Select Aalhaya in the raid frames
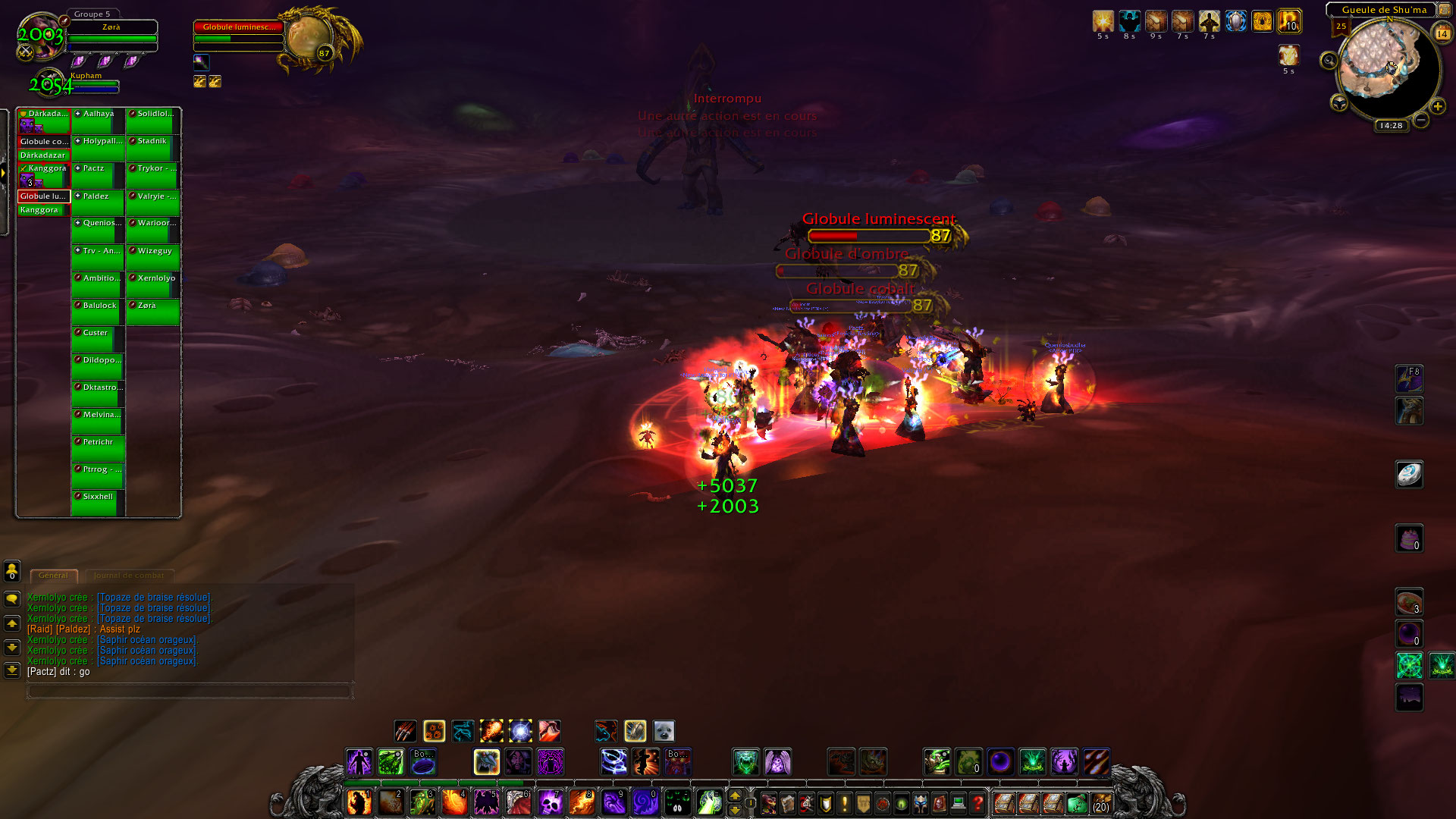The image size is (1456, 819). (x=98, y=121)
